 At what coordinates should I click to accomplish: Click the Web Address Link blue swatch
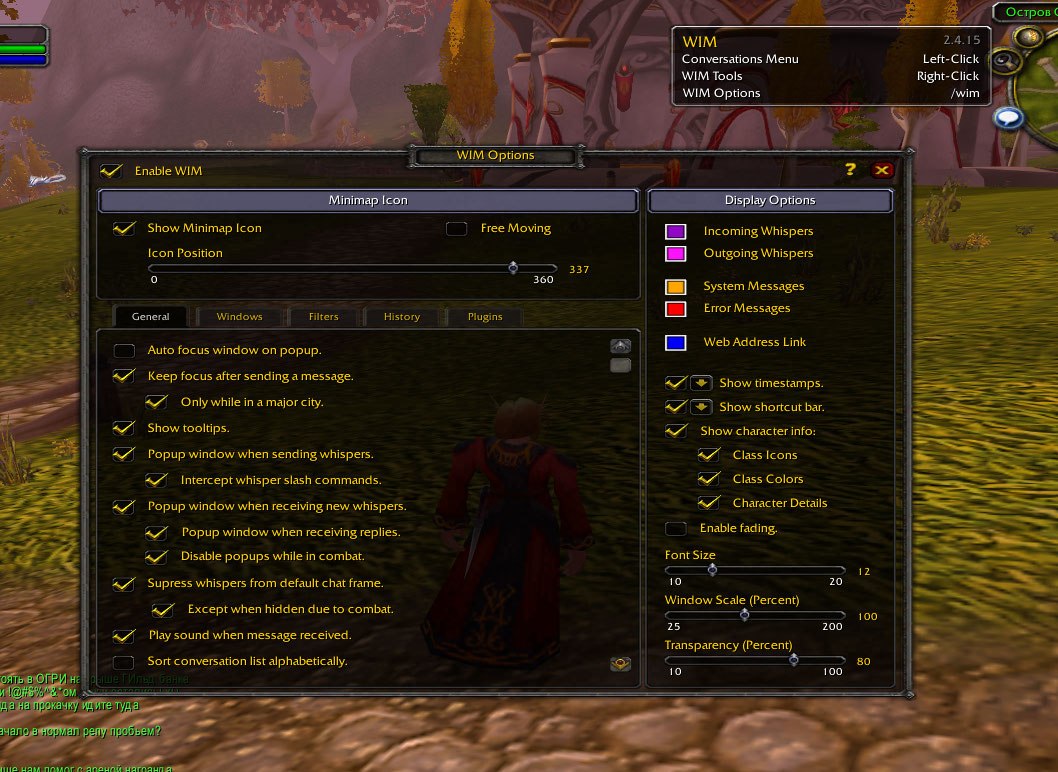(x=676, y=343)
